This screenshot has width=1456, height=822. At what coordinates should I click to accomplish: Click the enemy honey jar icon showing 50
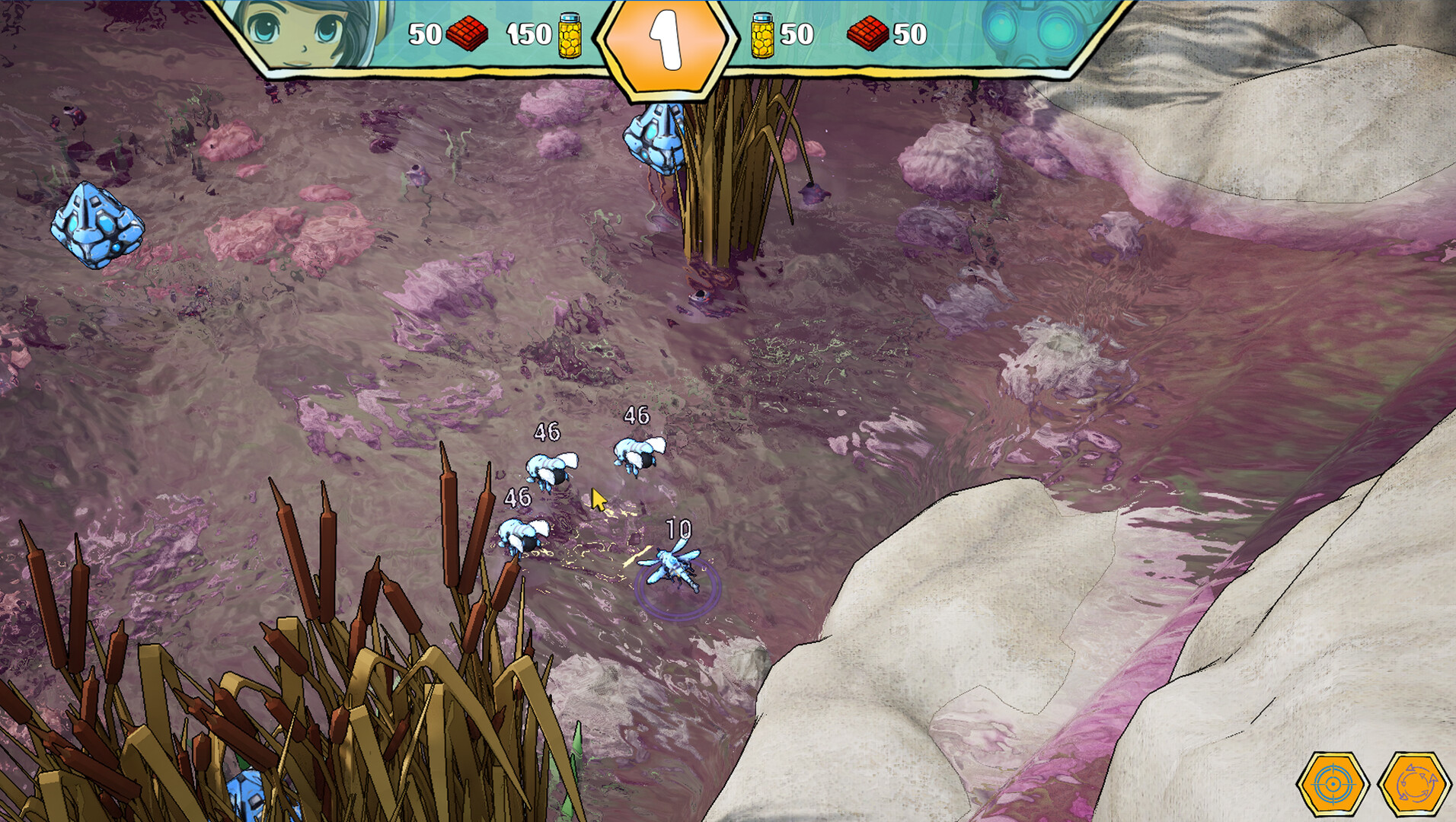pyautogui.click(x=762, y=33)
